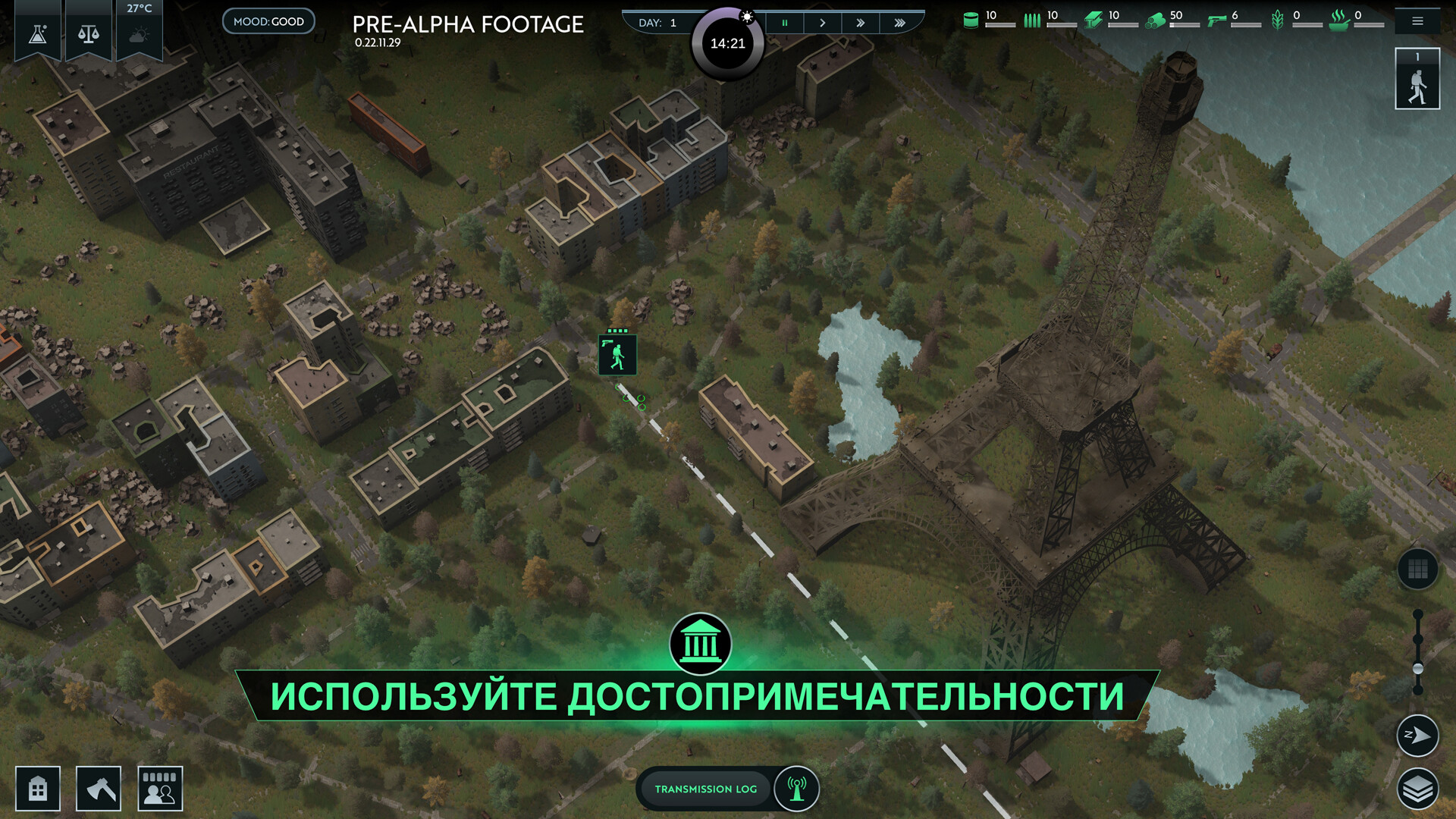Open the balance scales banner
The width and height of the screenshot is (1456, 819).
pyautogui.click(x=89, y=33)
